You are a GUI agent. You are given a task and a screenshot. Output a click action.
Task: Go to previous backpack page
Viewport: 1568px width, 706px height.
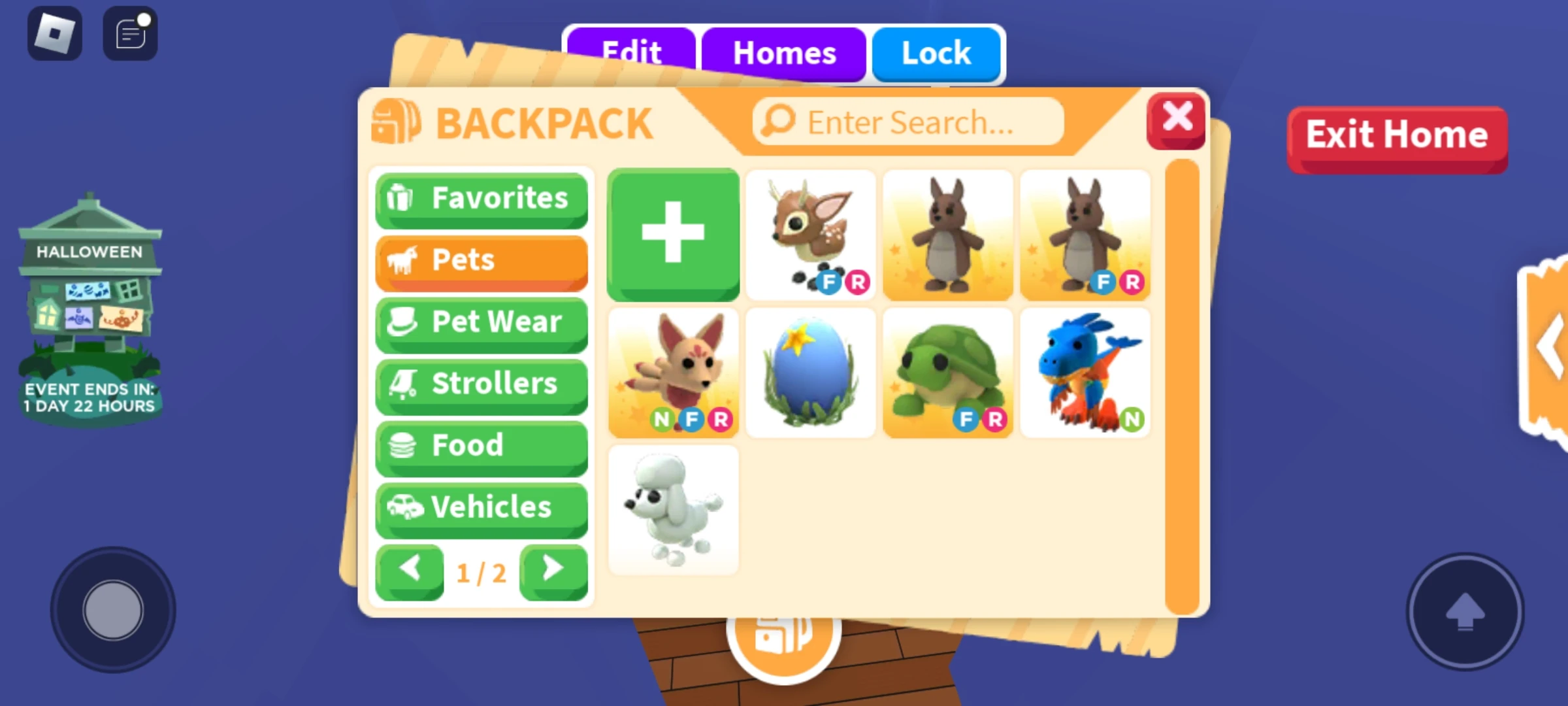pos(409,569)
